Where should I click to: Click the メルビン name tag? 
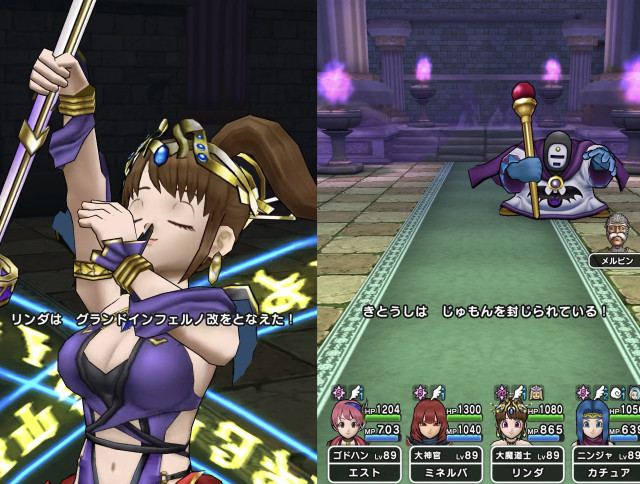(613, 260)
